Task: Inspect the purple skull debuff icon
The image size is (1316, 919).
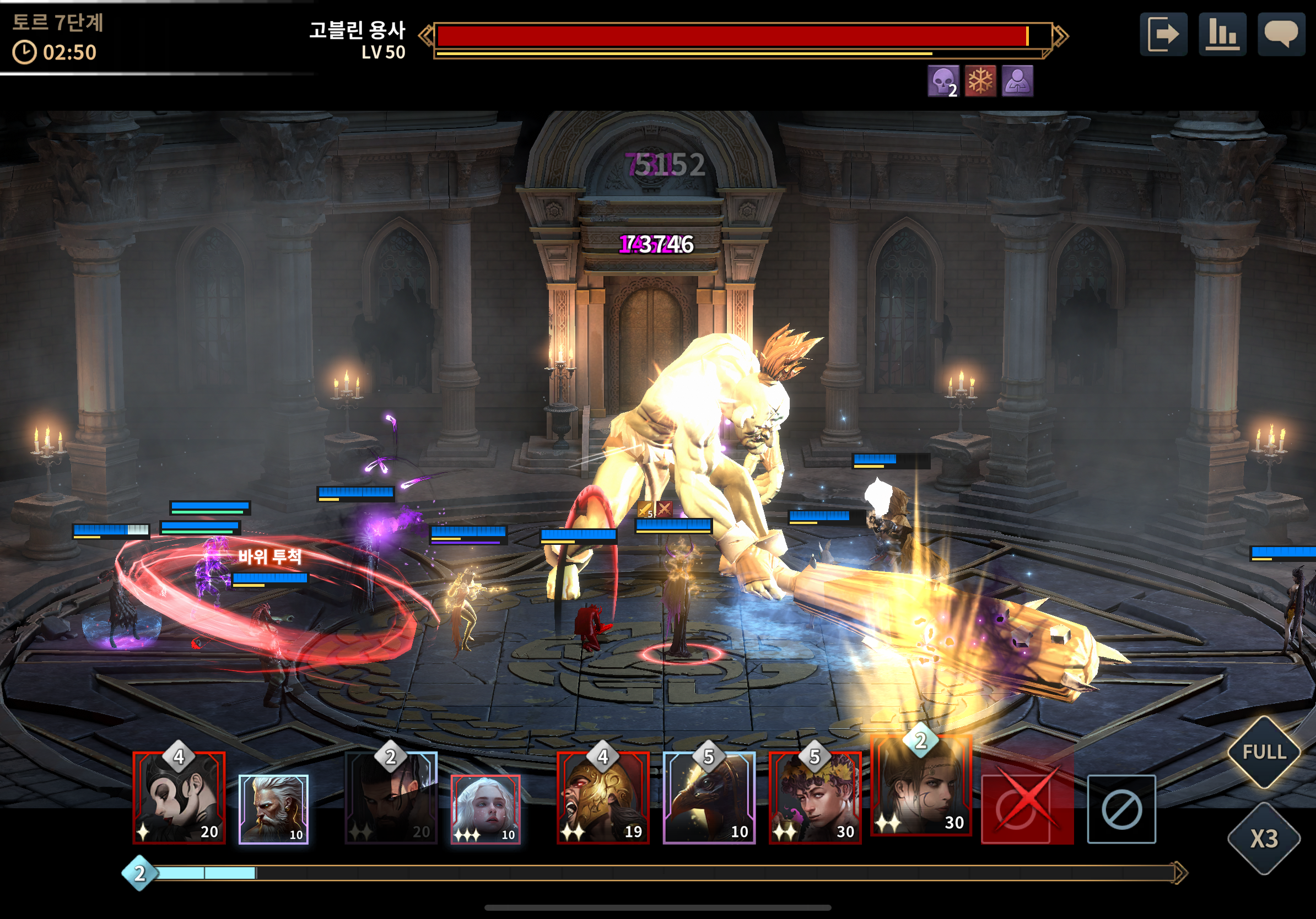Action: pos(942,81)
